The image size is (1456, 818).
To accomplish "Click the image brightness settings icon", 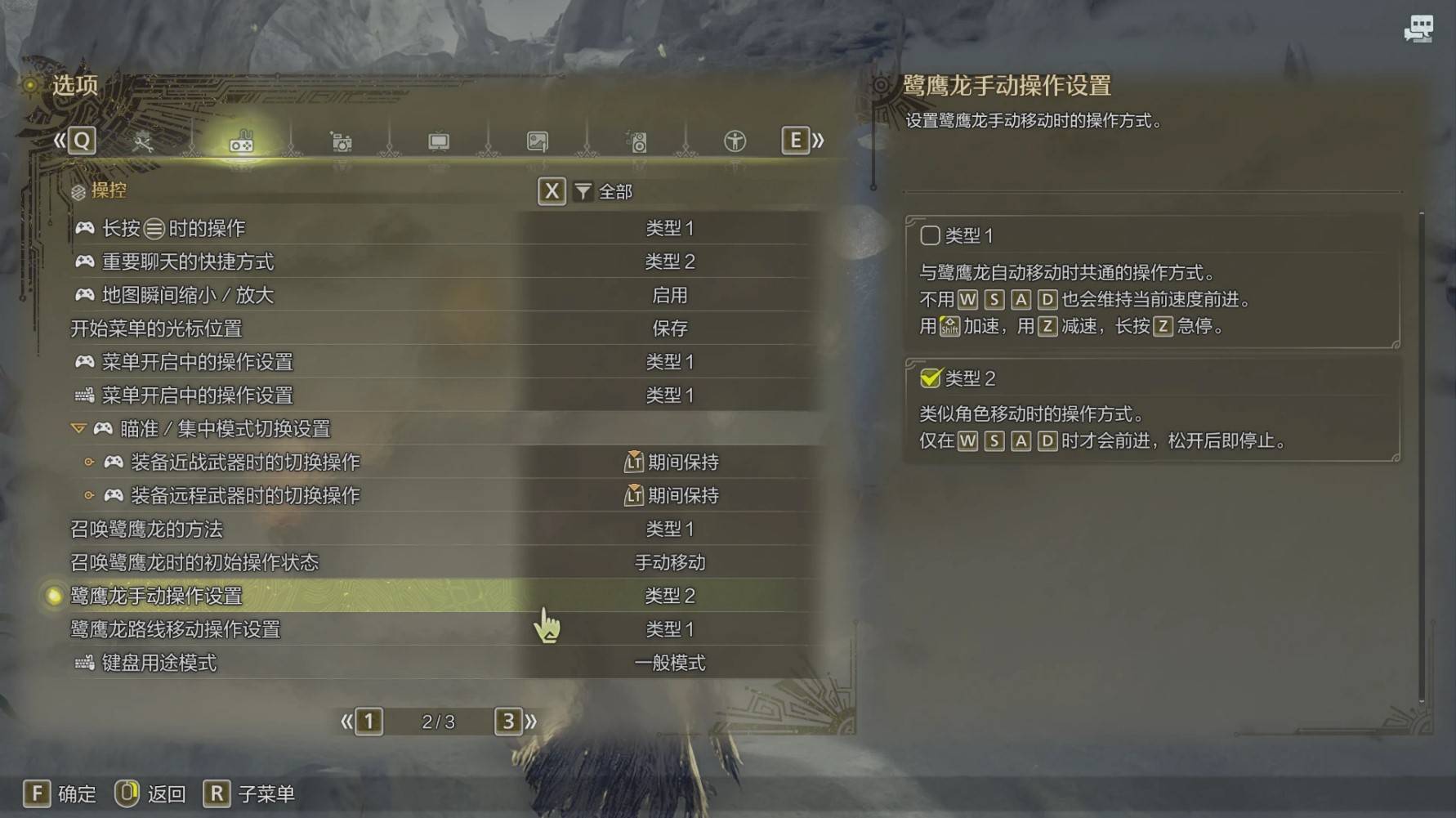I will [x=538, y=141].
